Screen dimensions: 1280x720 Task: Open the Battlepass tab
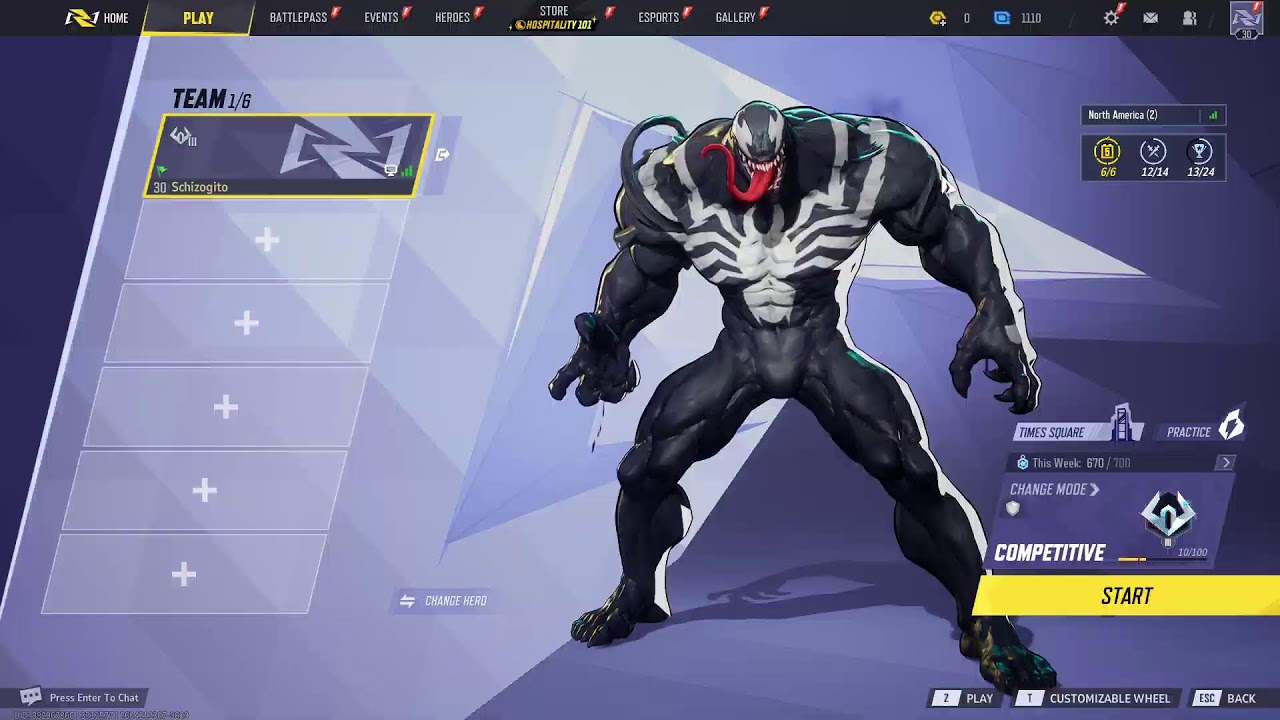pos(298,18)
